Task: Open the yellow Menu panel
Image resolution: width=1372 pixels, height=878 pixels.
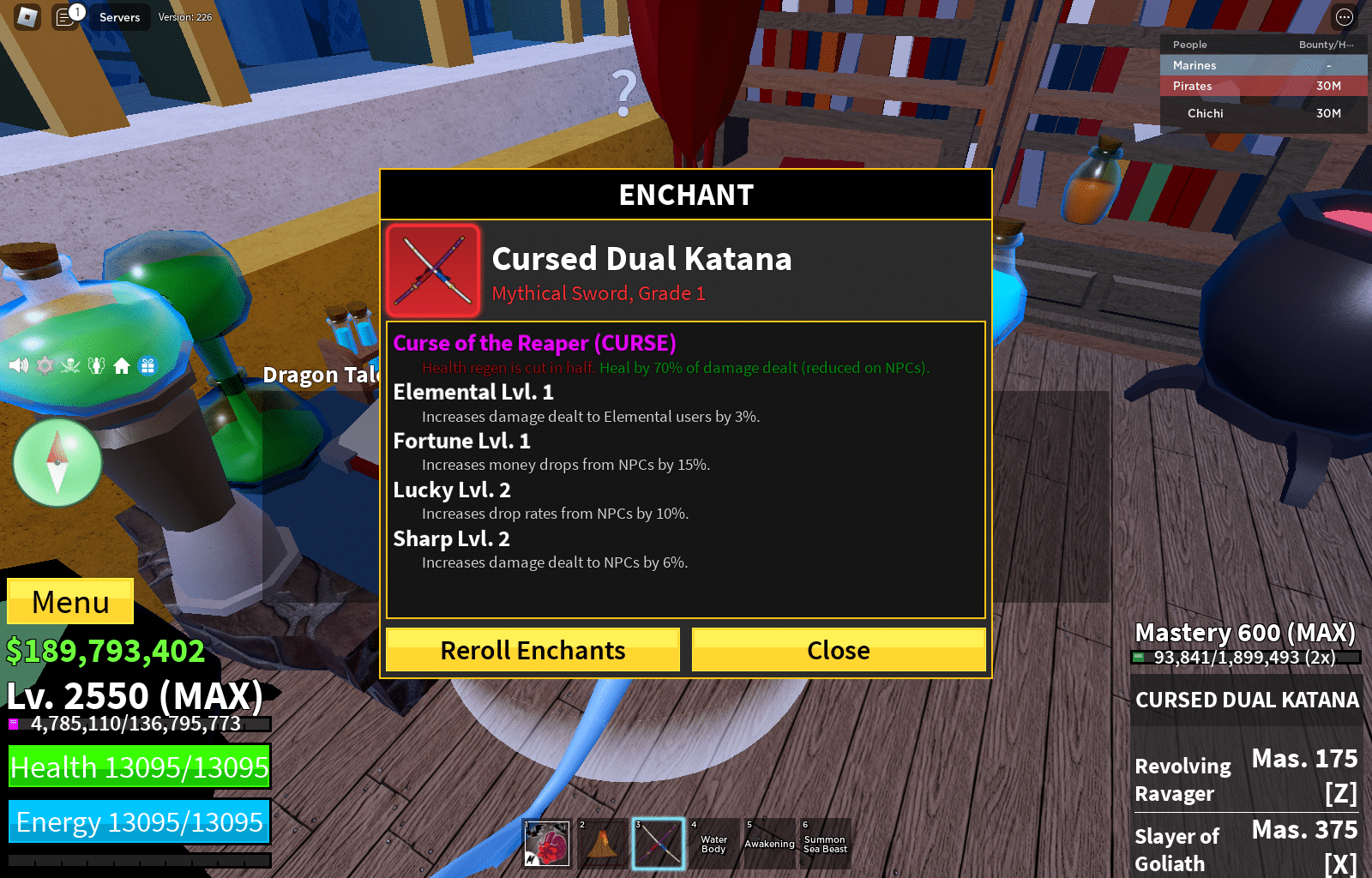Action: [x=69, y=602]
